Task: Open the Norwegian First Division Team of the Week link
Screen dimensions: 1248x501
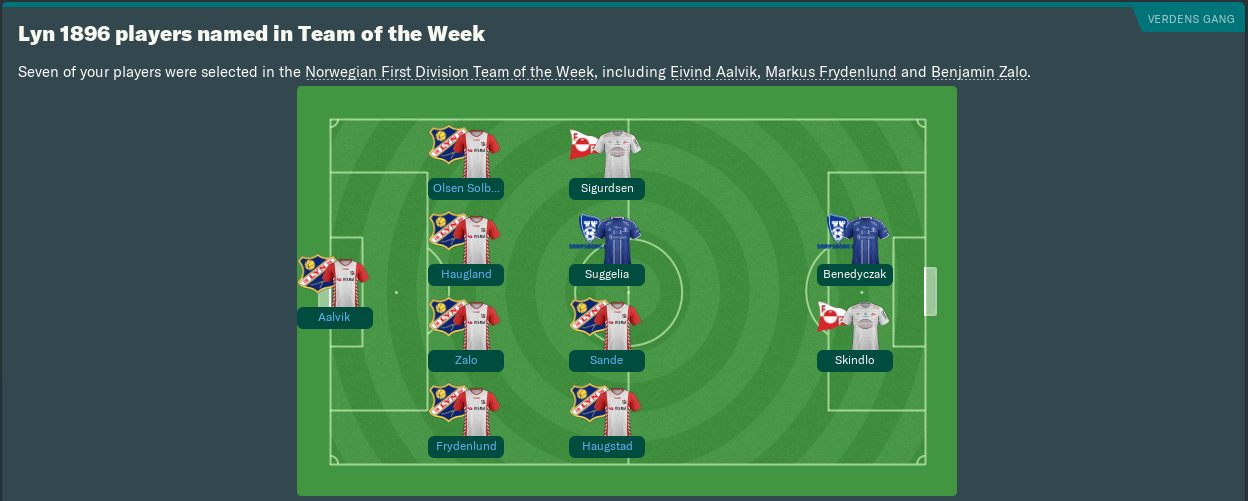Action: point(450,72)
